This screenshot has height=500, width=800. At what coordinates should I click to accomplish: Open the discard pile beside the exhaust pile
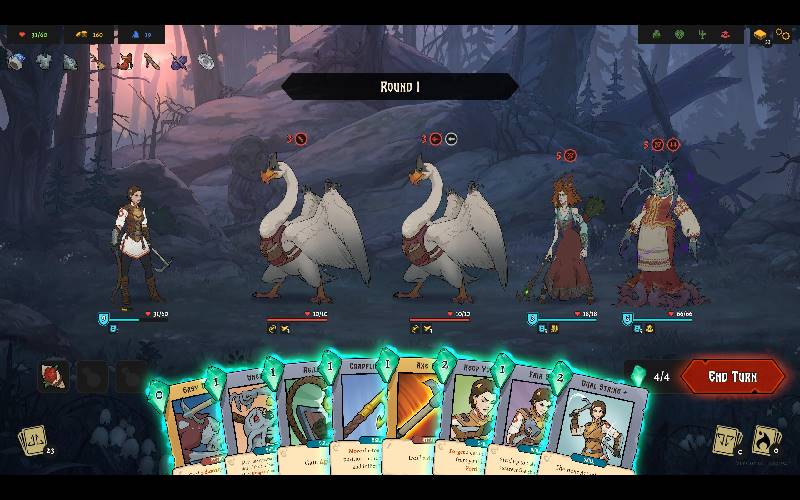tap(727, 440)
